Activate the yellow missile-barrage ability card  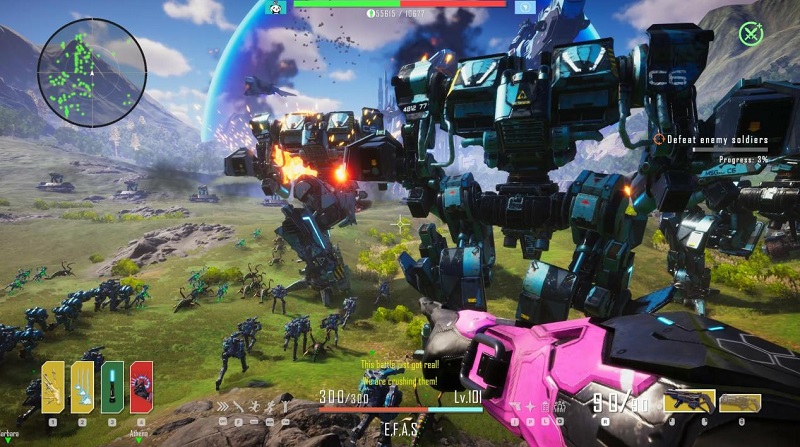(82, 386)
